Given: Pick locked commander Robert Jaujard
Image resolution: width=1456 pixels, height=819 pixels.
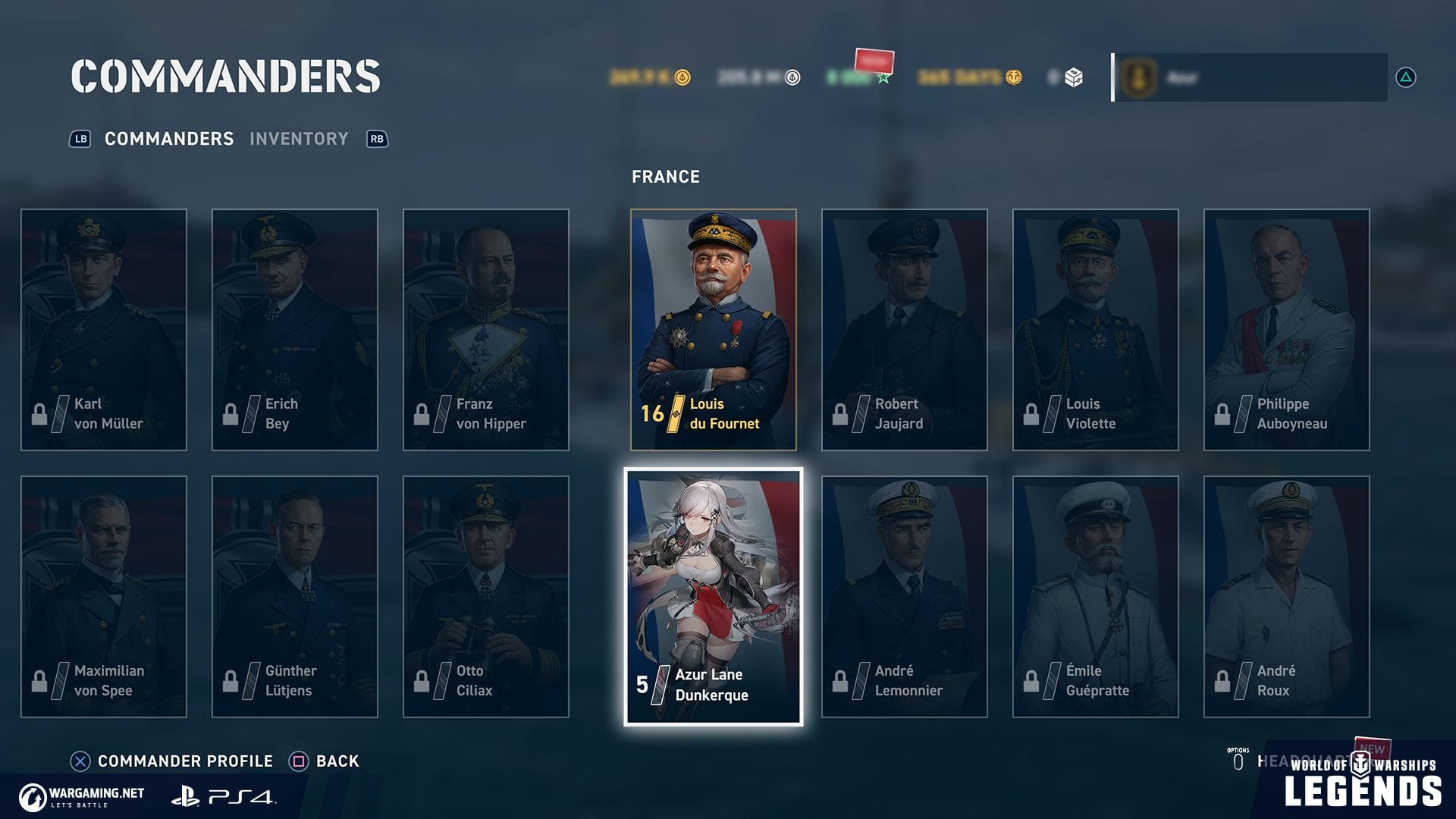Looking at the screenshot, I should (x=904, y=329).
